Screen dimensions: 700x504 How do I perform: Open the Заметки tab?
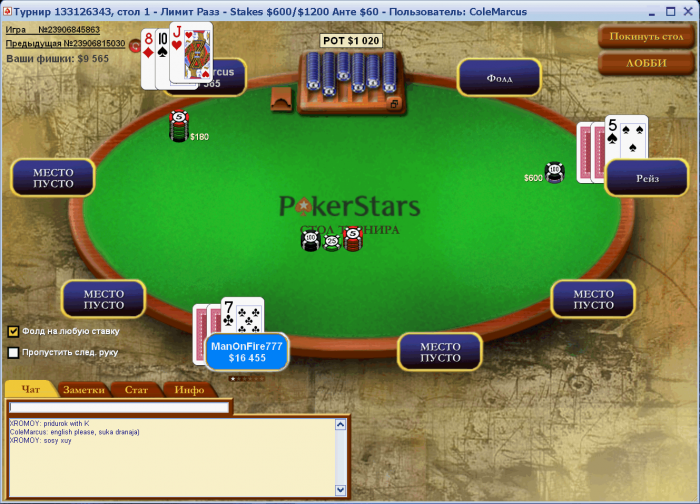(x=83, y=390)
